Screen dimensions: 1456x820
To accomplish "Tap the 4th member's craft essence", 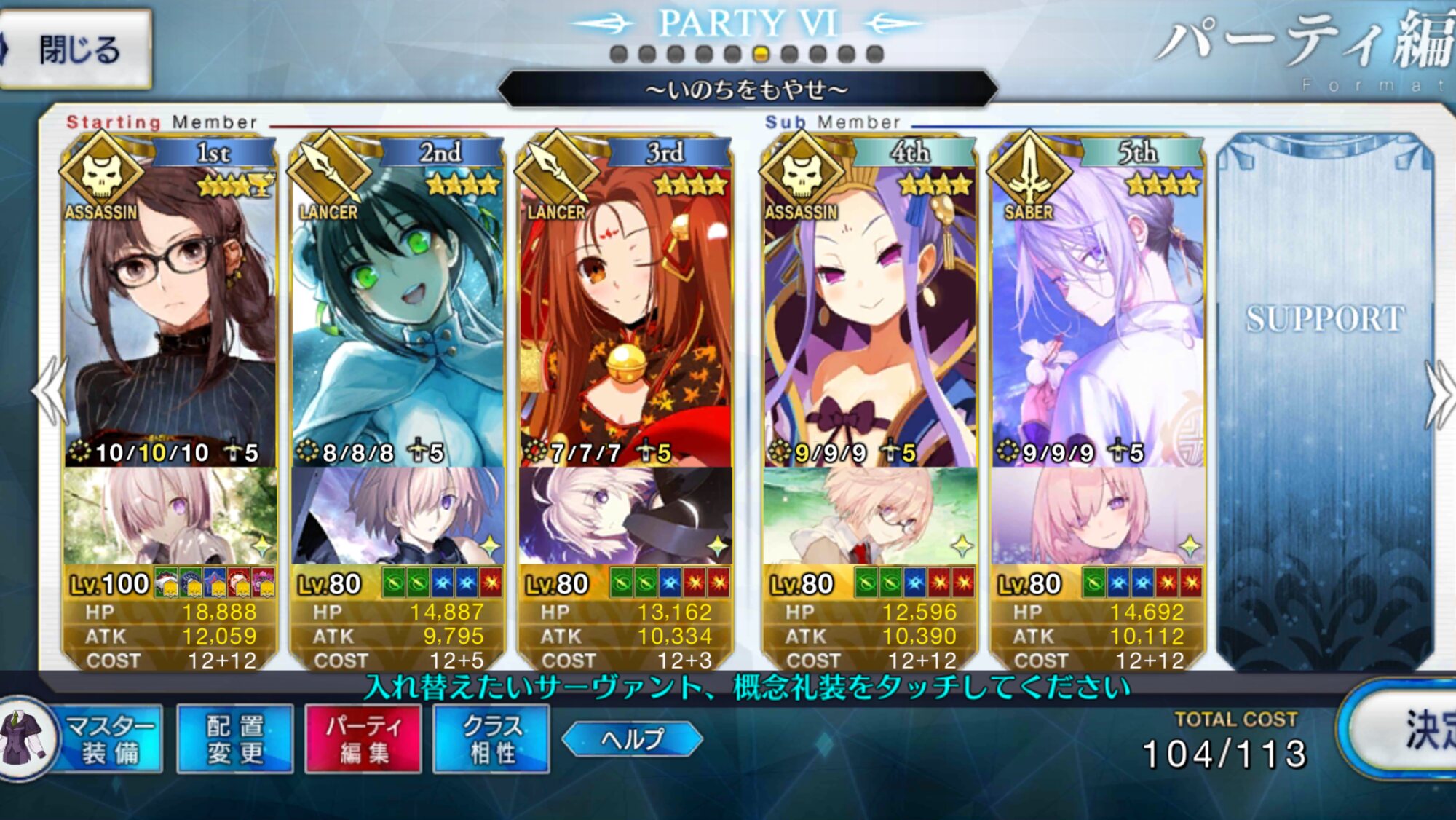I will point(869,516).
